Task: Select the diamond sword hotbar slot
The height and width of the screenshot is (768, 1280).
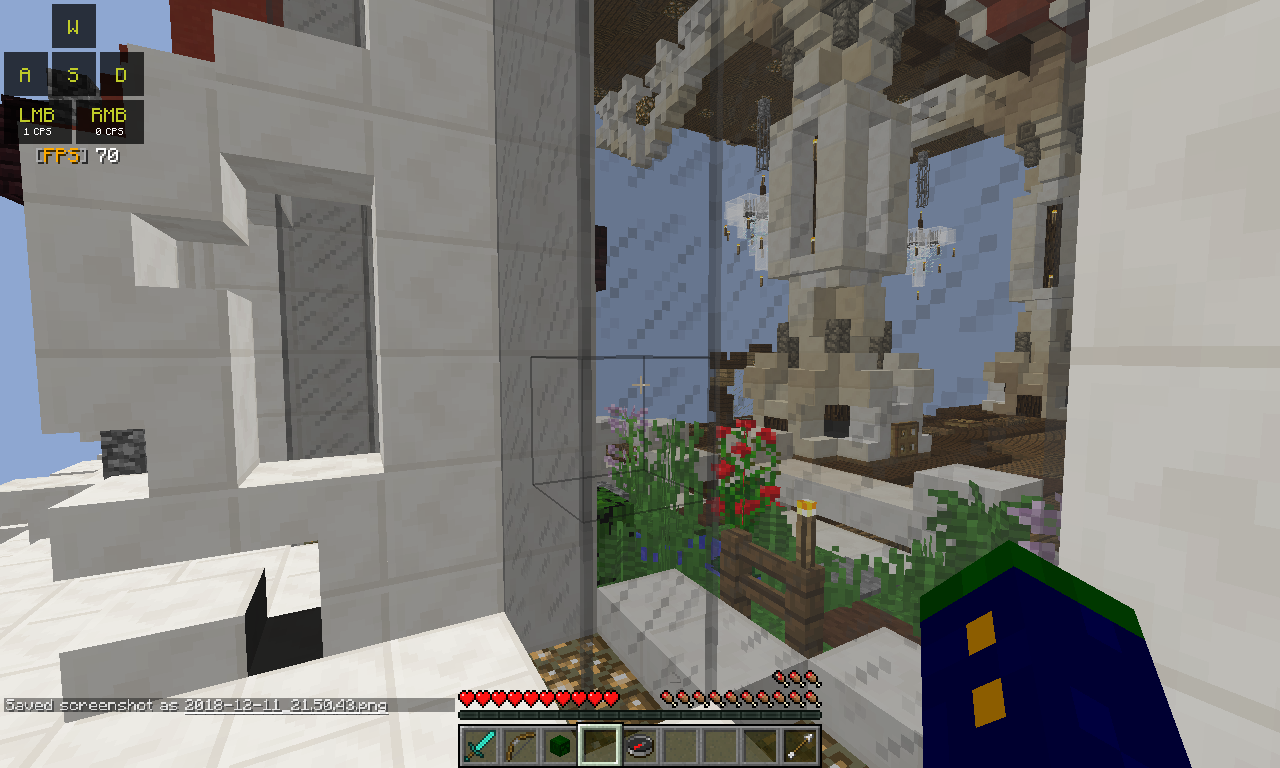Action: [480, 746]
